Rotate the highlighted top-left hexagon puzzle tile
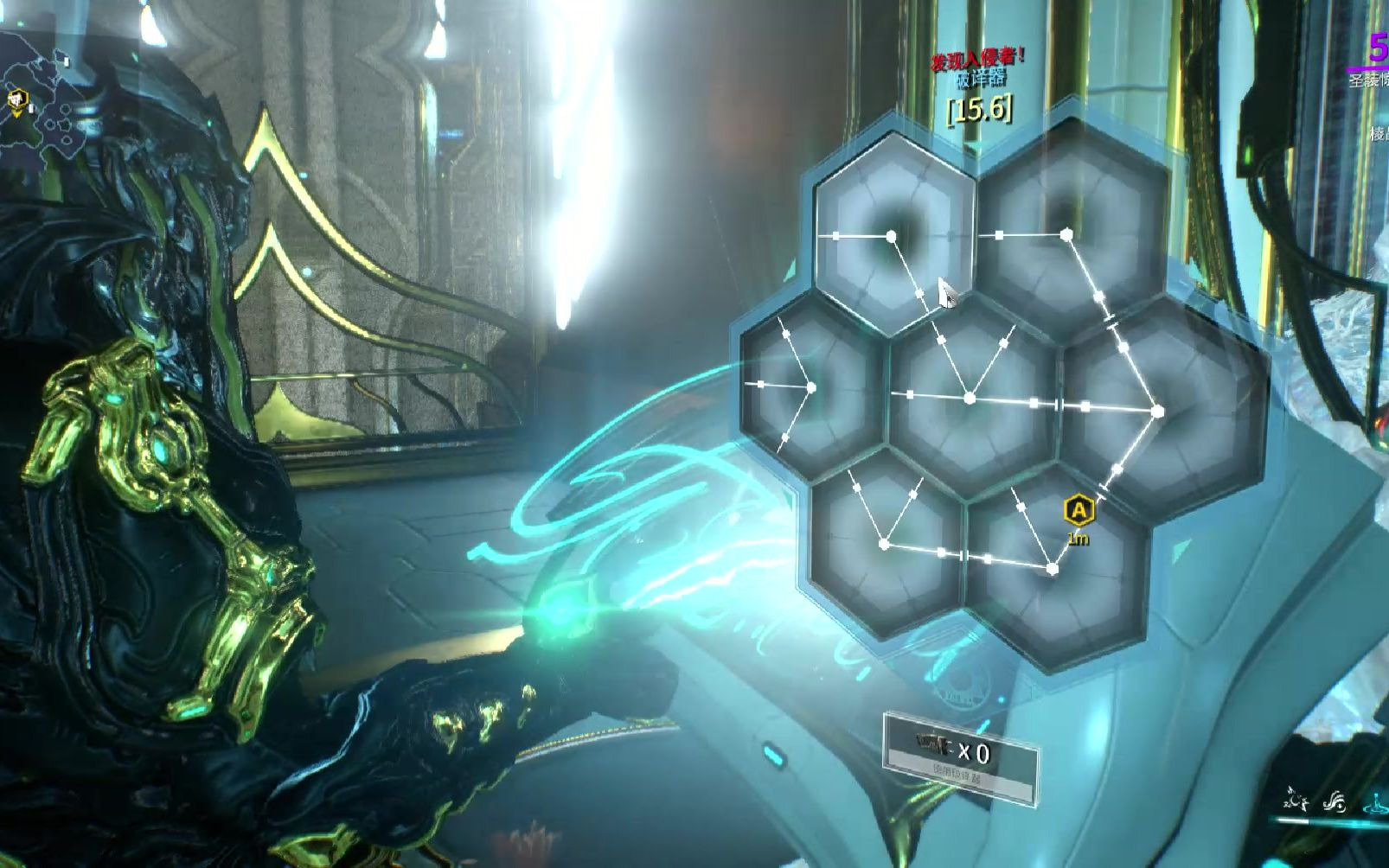 (x=893, y=234)
